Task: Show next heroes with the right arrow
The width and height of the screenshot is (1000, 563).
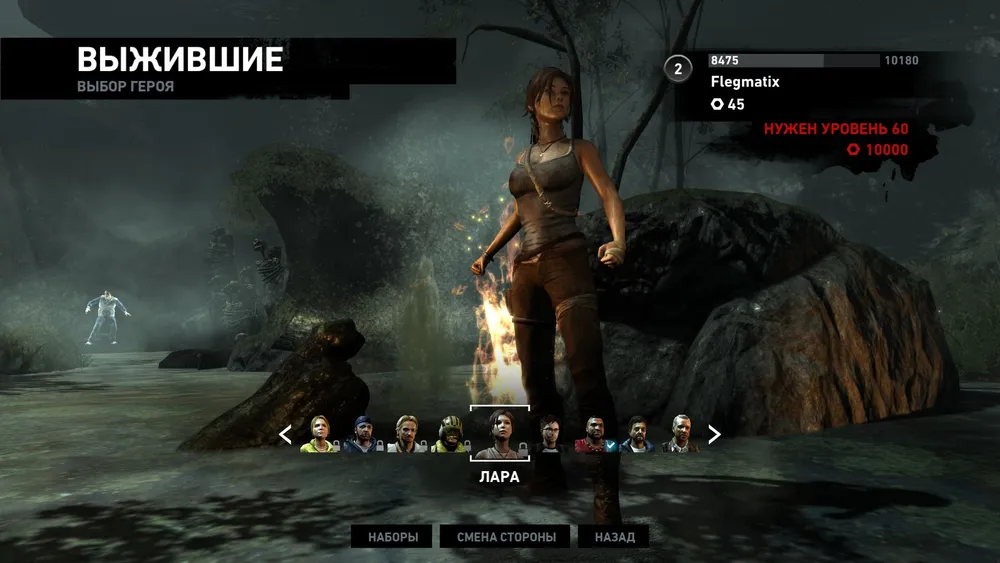Action: click(x=714, y=434)
